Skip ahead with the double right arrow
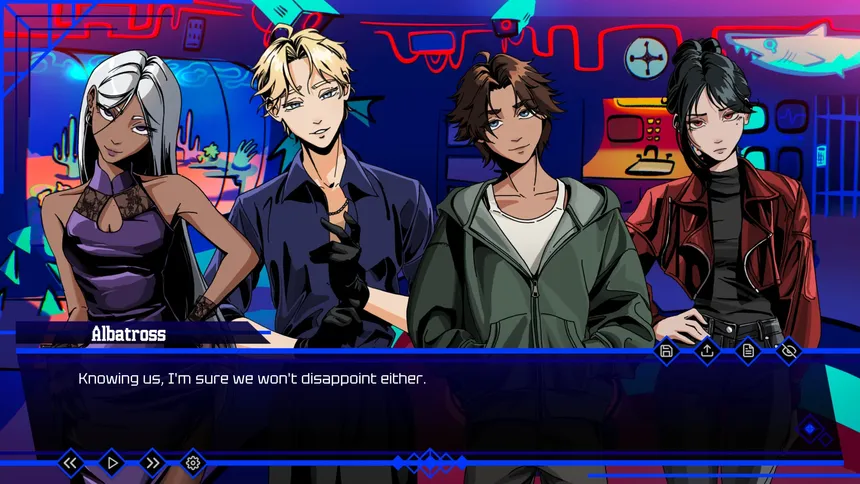860x484 pixels. pos(152,463)
